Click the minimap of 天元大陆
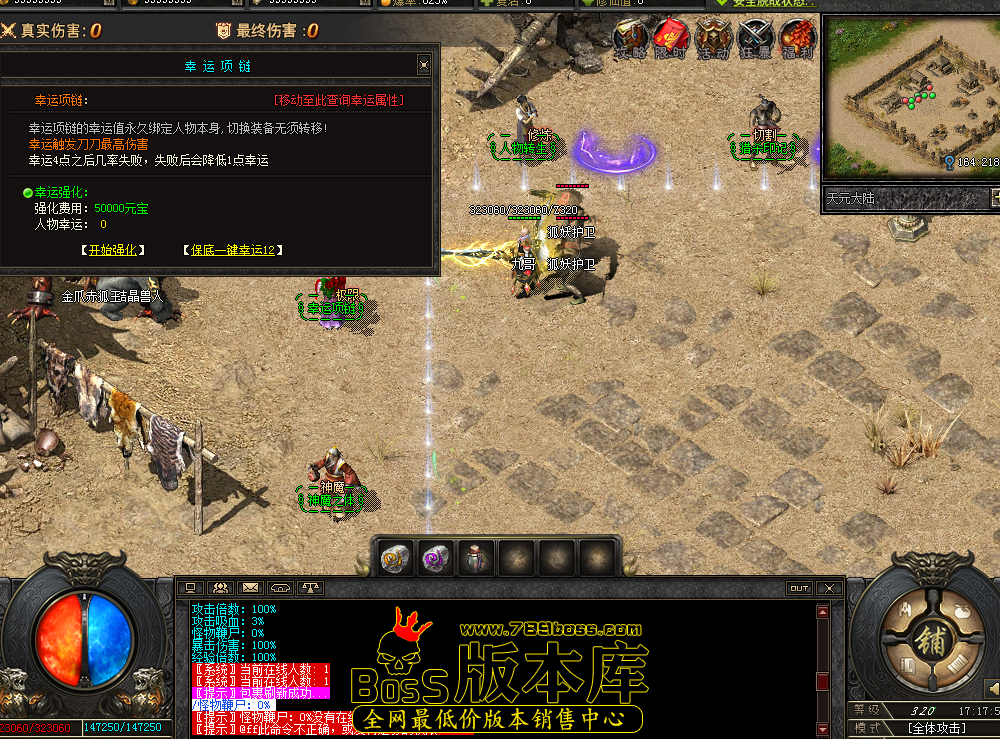Screen dimensions: 1000x739 pyautogui.click(x=909, y=93)
